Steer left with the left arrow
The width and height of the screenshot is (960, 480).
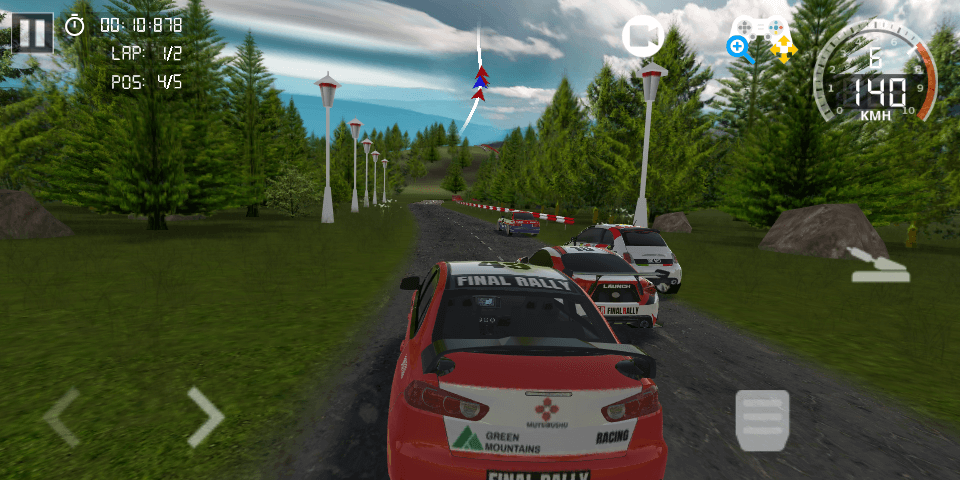[62, 417]
